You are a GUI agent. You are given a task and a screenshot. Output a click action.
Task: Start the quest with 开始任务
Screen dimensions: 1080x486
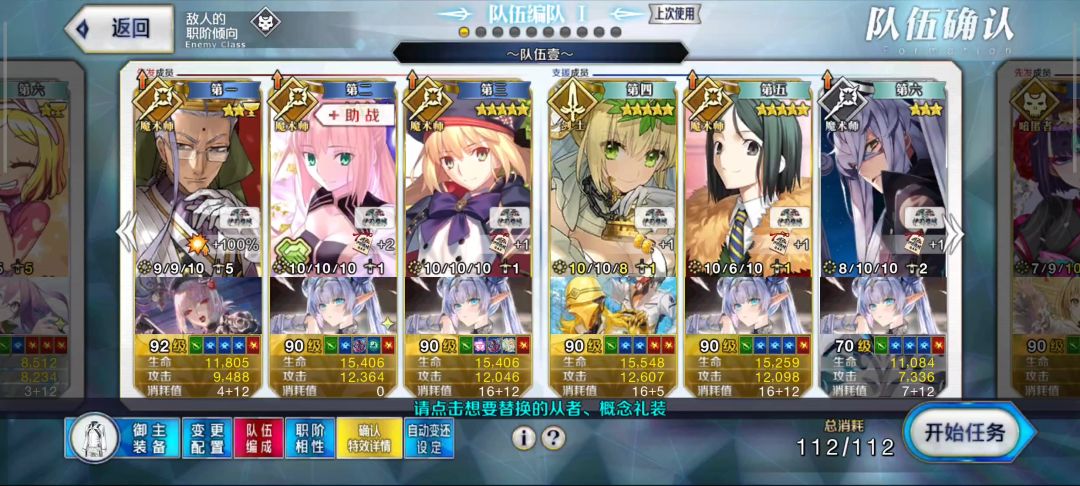968,434
